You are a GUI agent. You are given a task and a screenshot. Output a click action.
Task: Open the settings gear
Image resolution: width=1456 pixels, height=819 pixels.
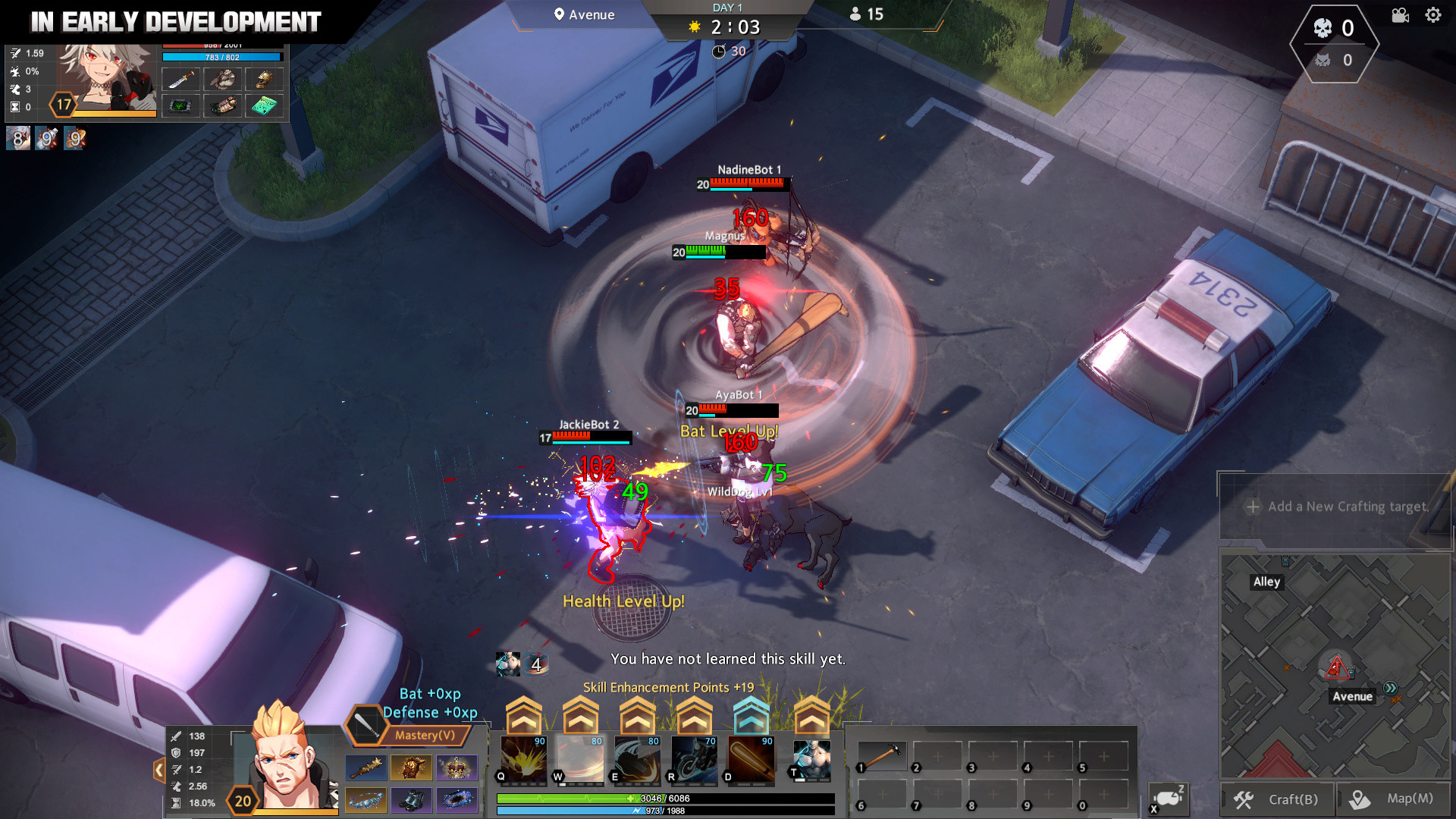coord(1433,14)
